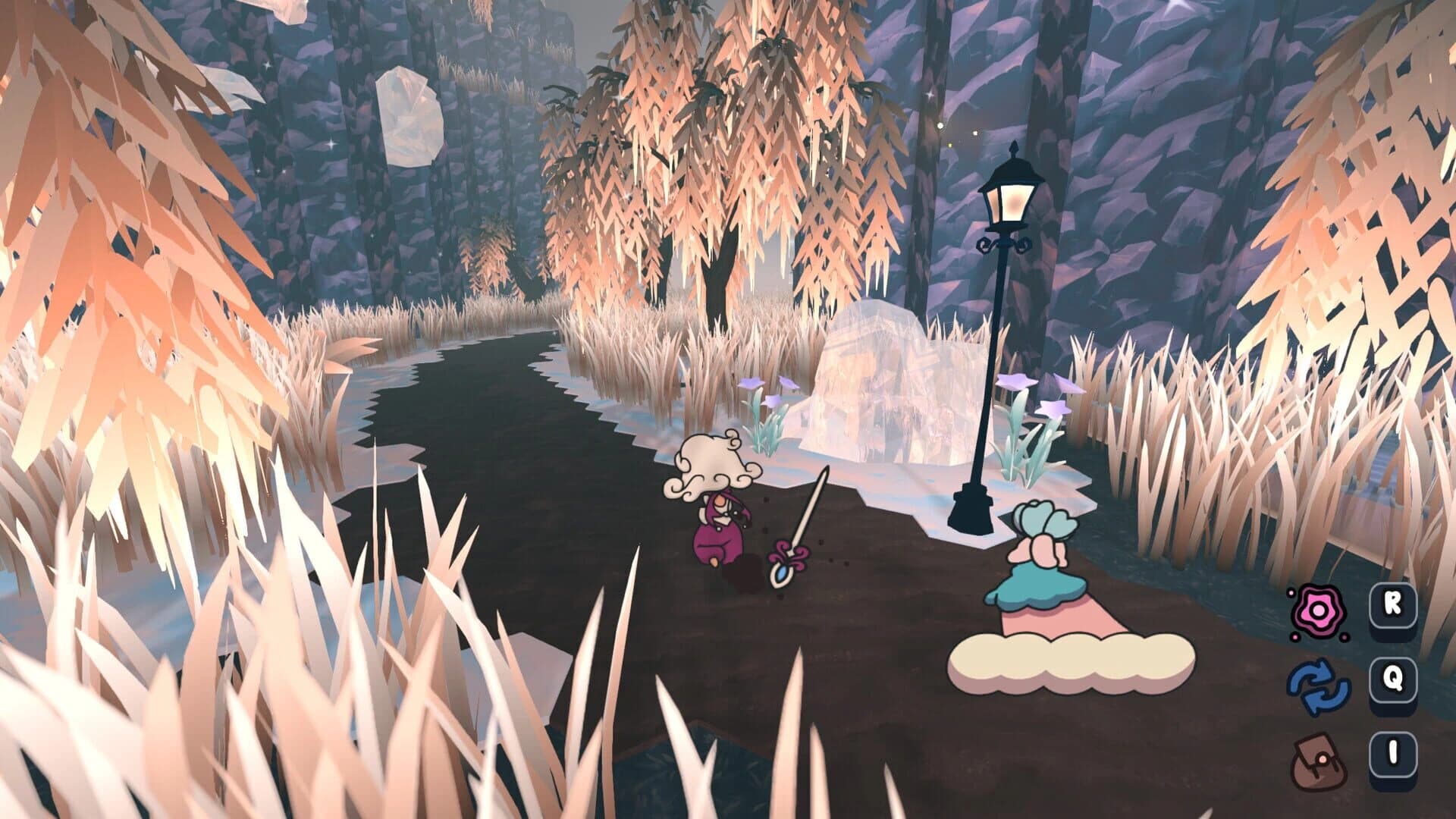Click the sword stuck in the ground
This screenshot has width=1456, height=819.
click(804, 523)
